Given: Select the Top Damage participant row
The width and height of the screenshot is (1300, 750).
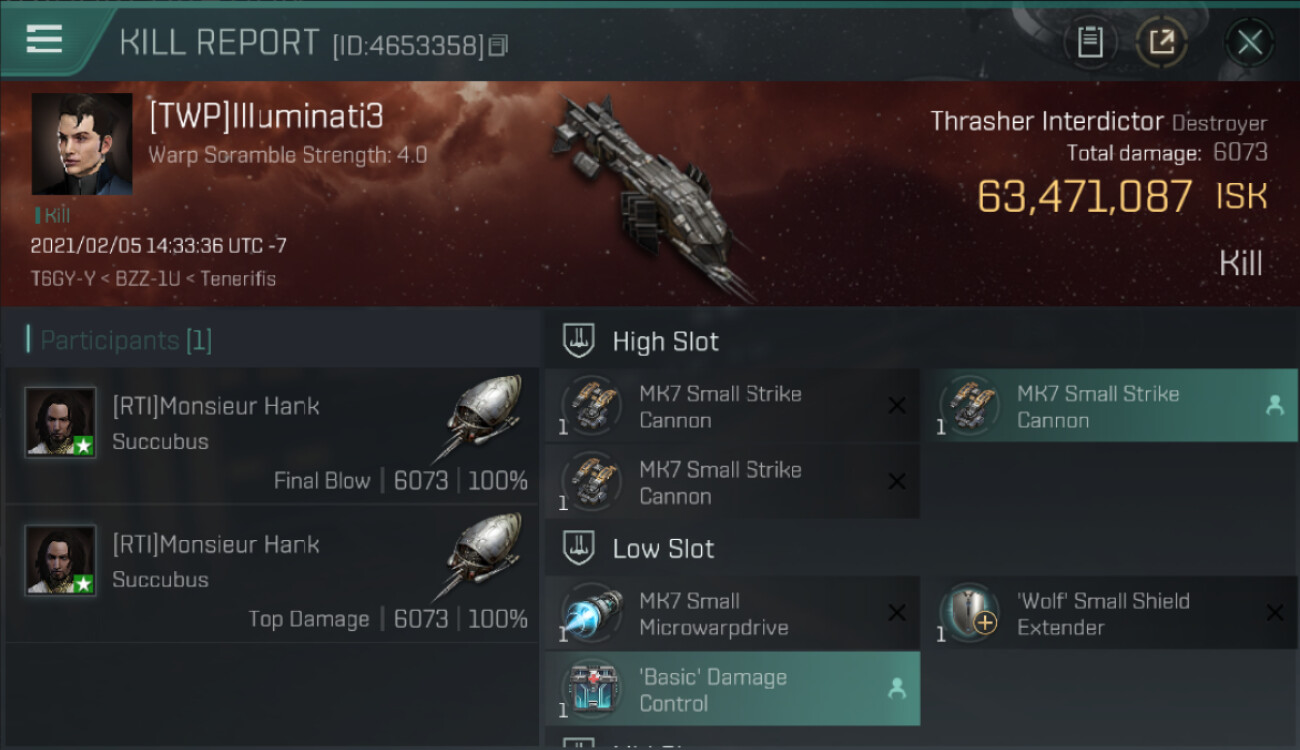Looking at the screenshot, I should click(x=272, y=574).
